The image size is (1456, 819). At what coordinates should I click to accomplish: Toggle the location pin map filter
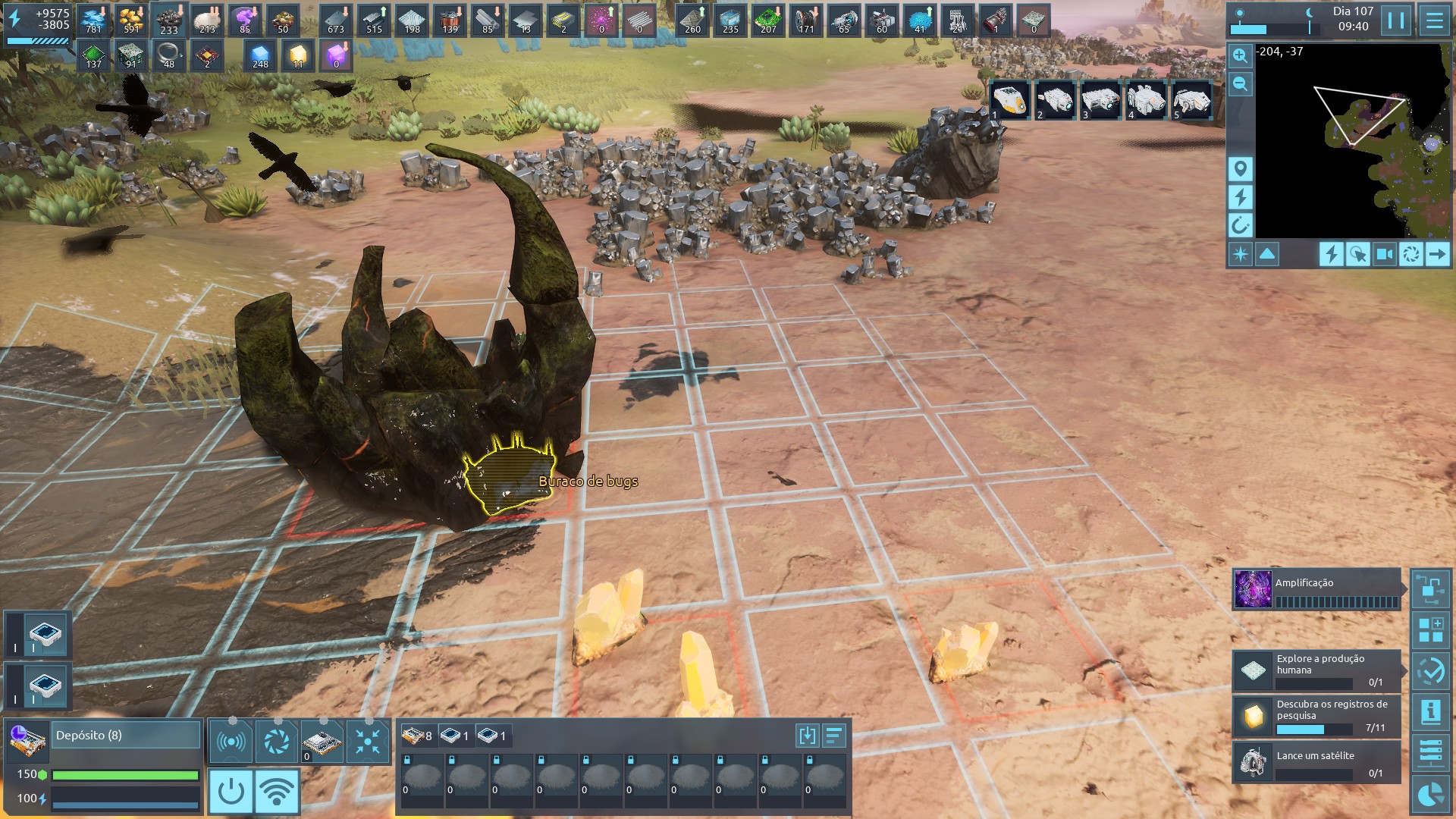point(1241,168)
